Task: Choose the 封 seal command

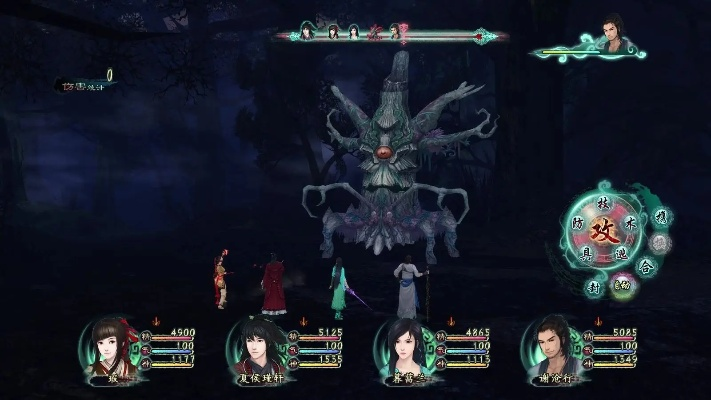Action: pyautogui.click(x=593, y=287)
